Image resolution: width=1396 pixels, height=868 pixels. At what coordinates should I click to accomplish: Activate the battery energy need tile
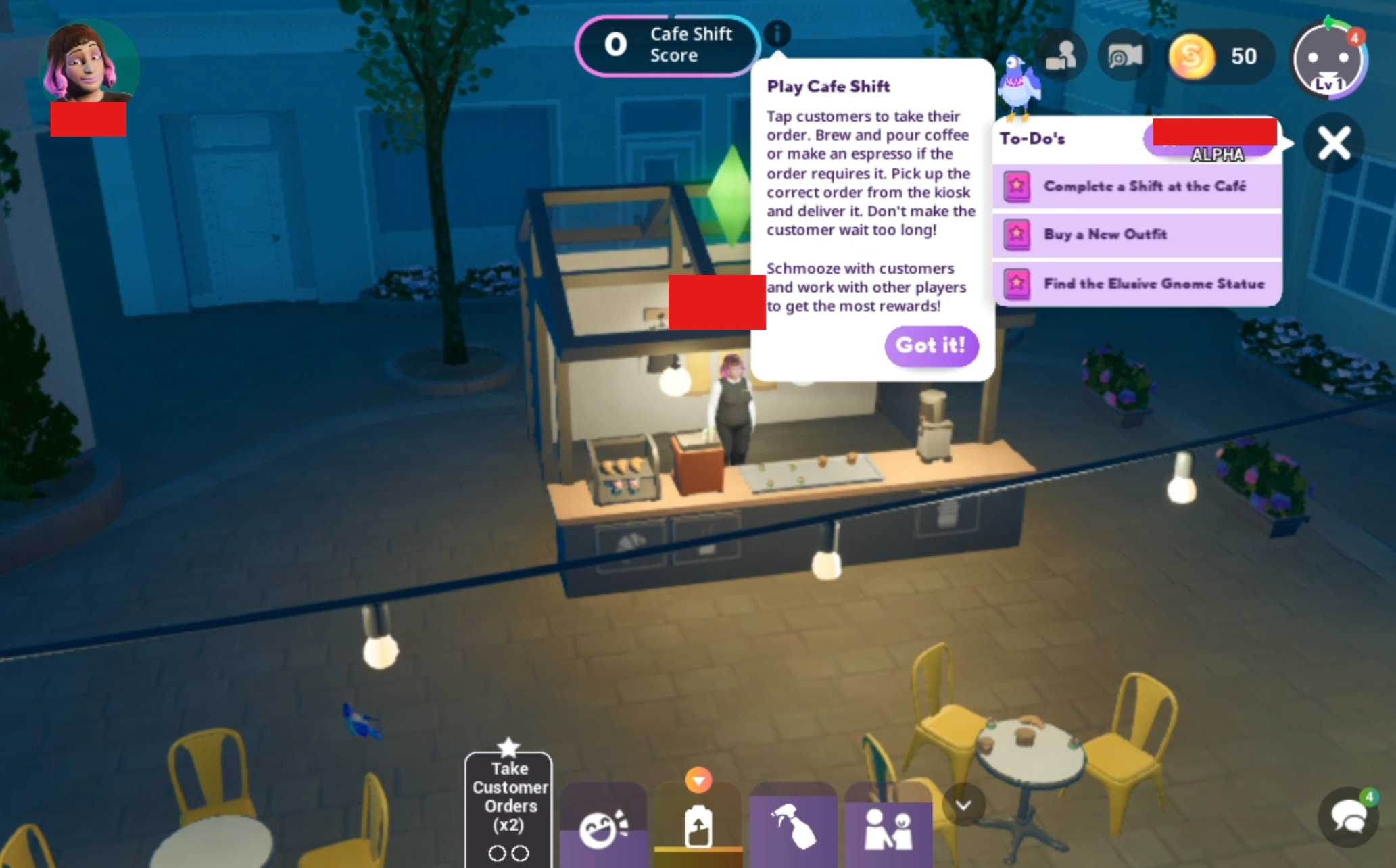click(x=698, y=825)
